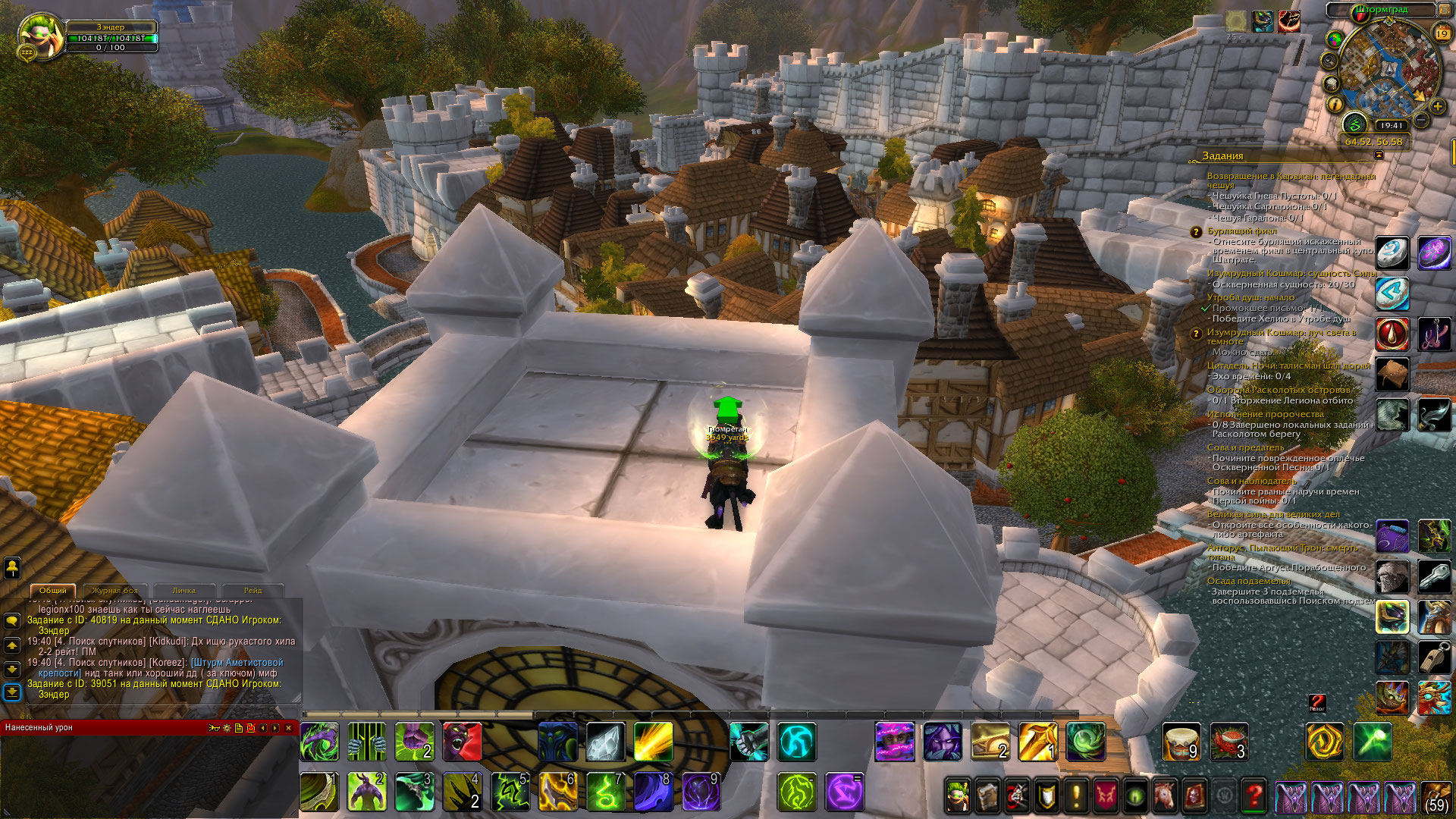Use the red feast food item
This screenshot has width=1456, height=819.
point(1228,742)
